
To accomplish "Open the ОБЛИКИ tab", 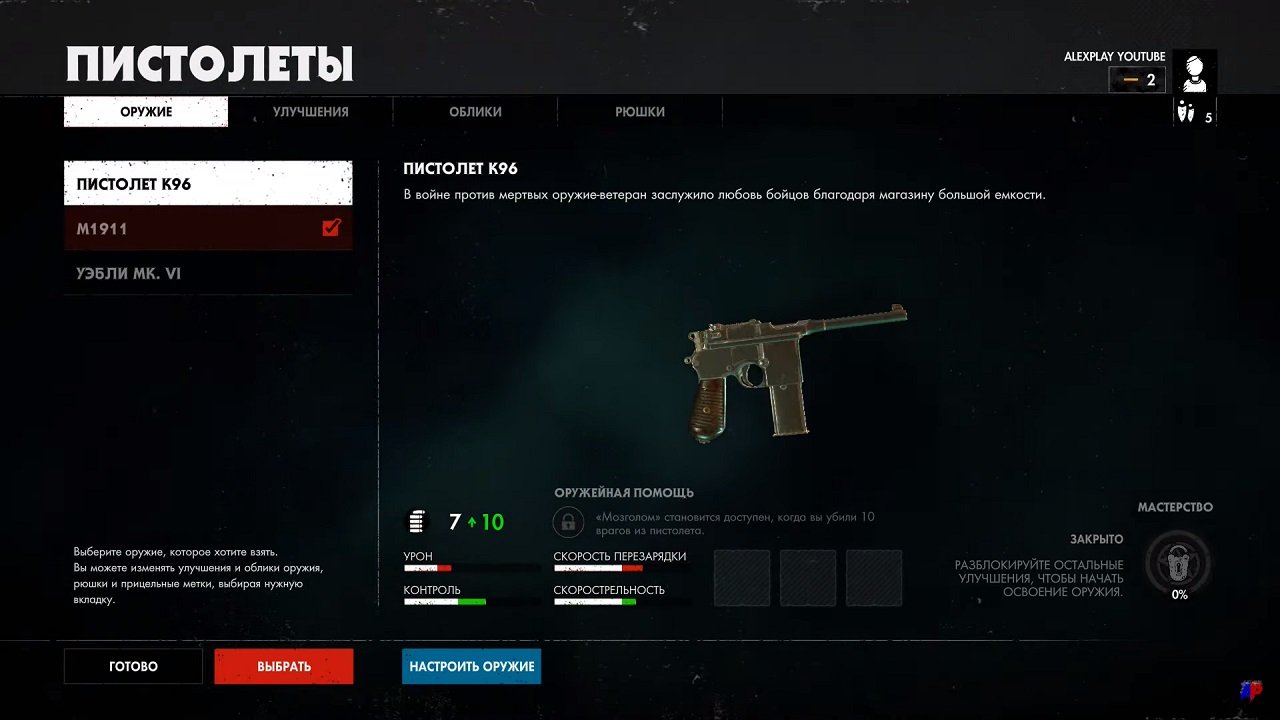I will [x=475, y=112].
